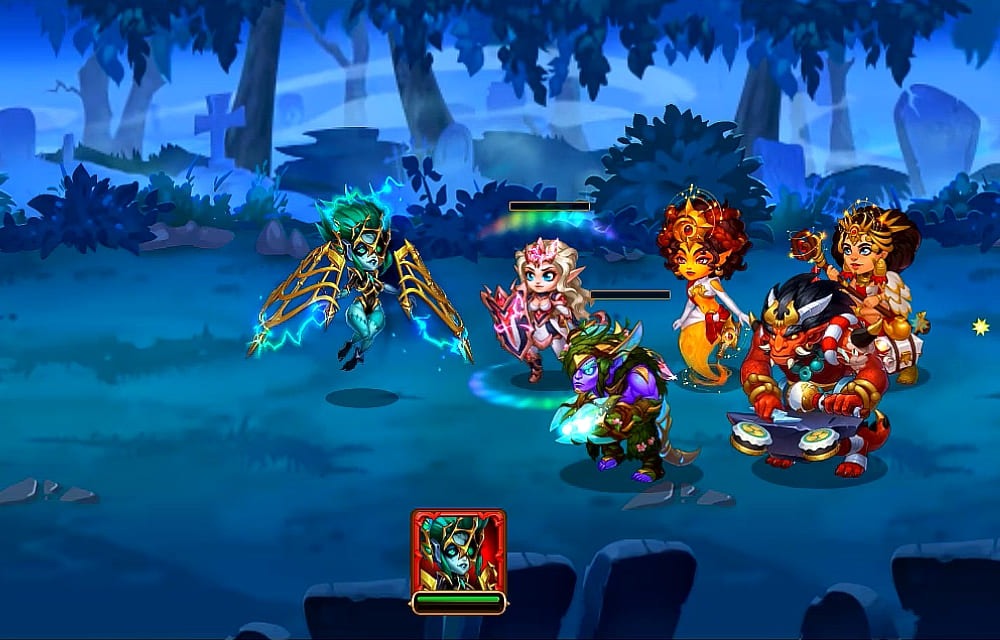
Task: Activate the green-haired hero's portrait card
Action: coord(458,552)
